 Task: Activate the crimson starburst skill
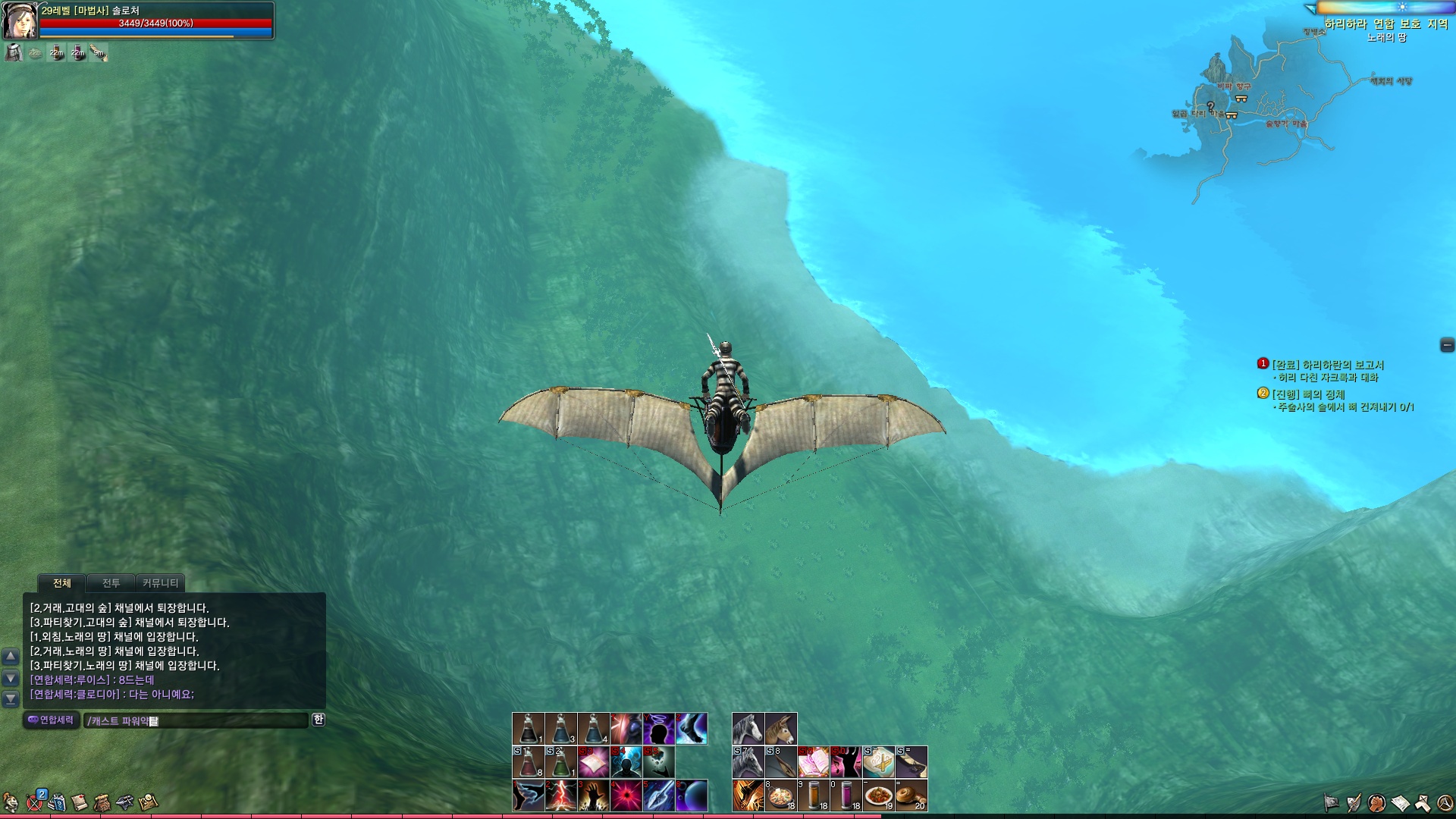[x=626, y=795]
